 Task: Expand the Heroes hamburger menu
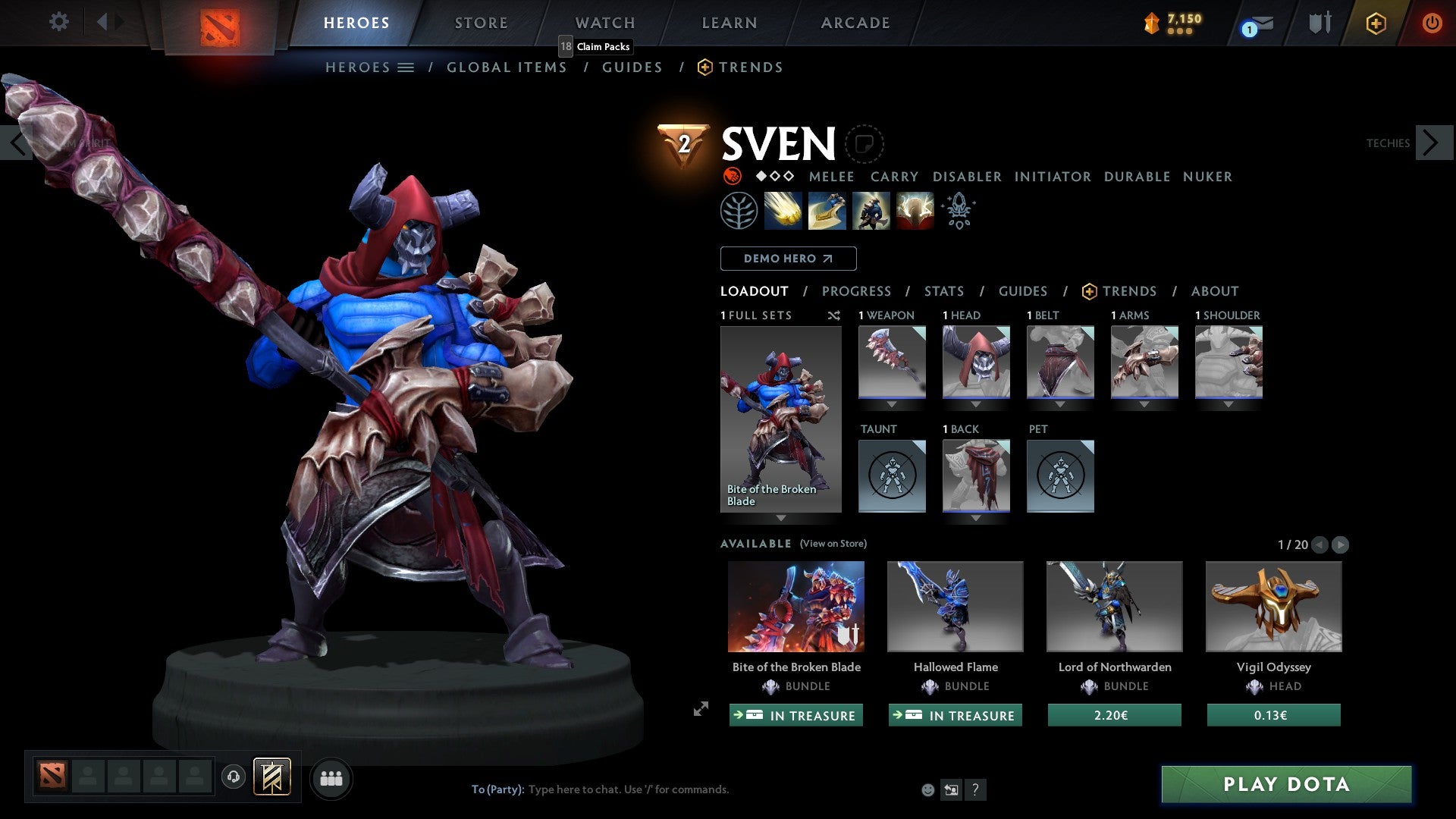406,67
